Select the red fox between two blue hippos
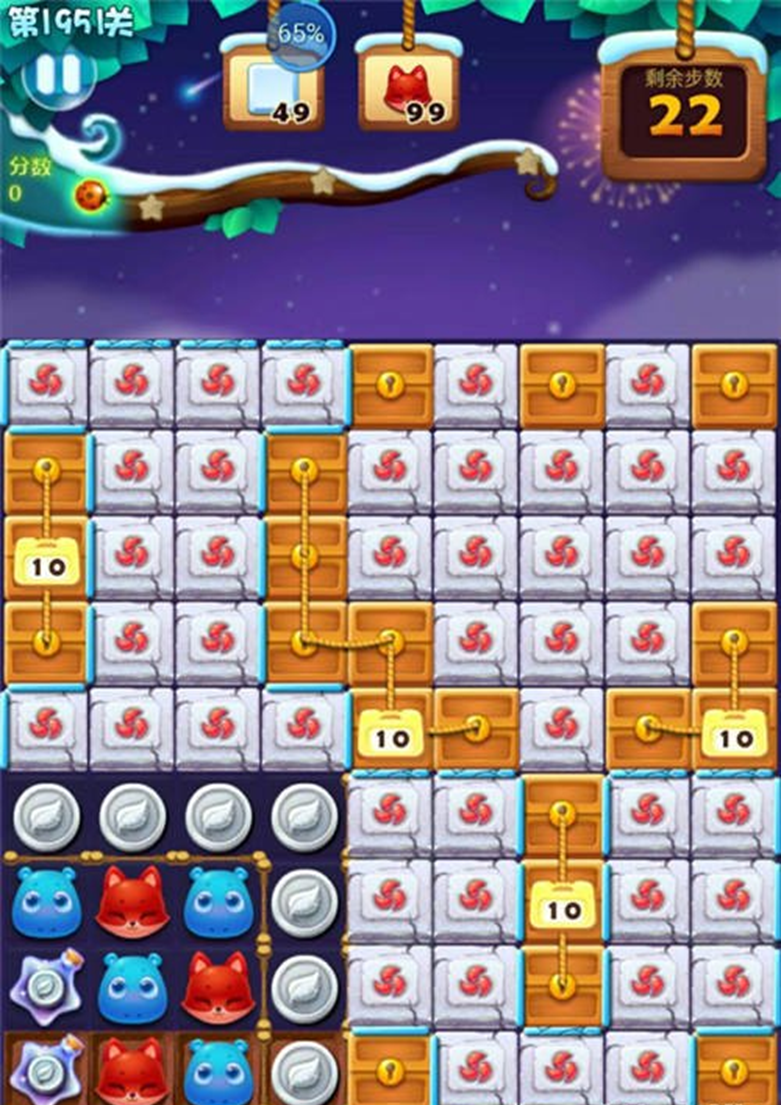This screenshot has height=1105, width=781. coord(131,901)
